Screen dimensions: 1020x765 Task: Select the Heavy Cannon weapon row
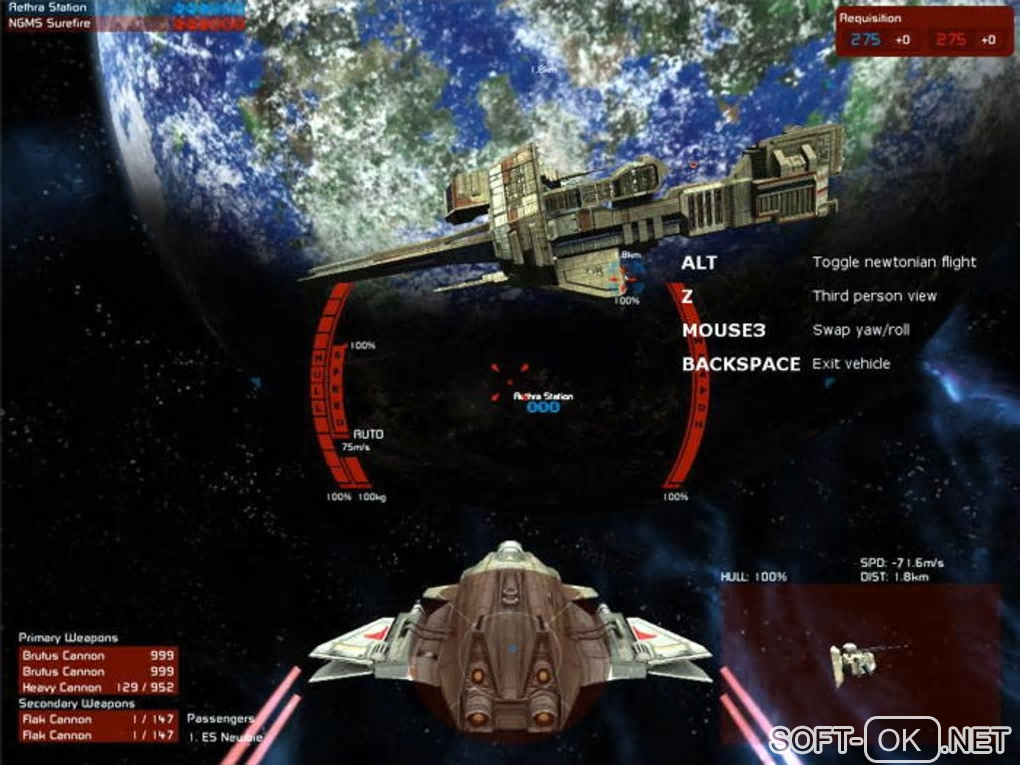pyautogui.click(x=99, y=688)
